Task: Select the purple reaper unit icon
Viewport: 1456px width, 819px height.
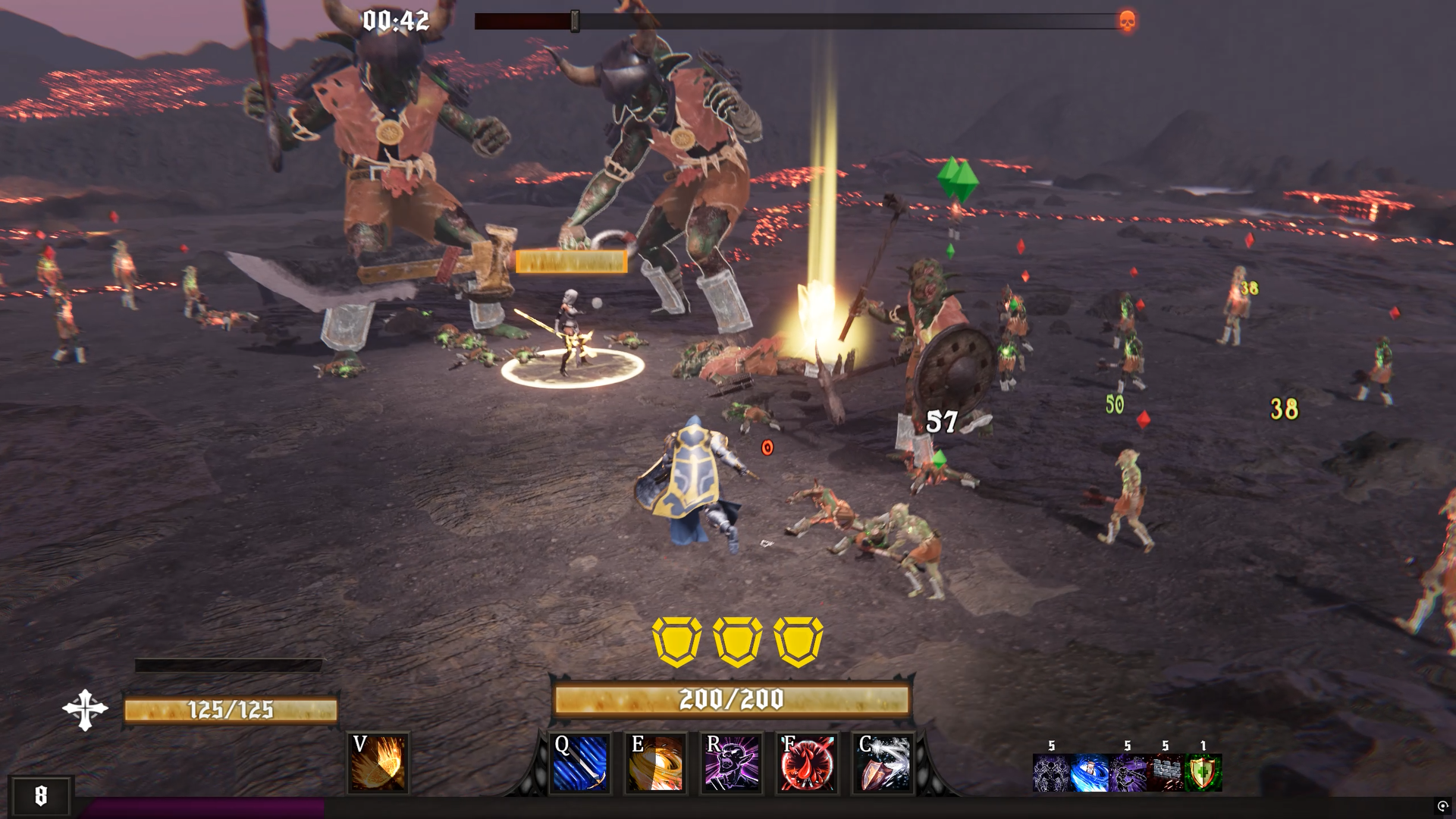Action: pos(1129,773)
